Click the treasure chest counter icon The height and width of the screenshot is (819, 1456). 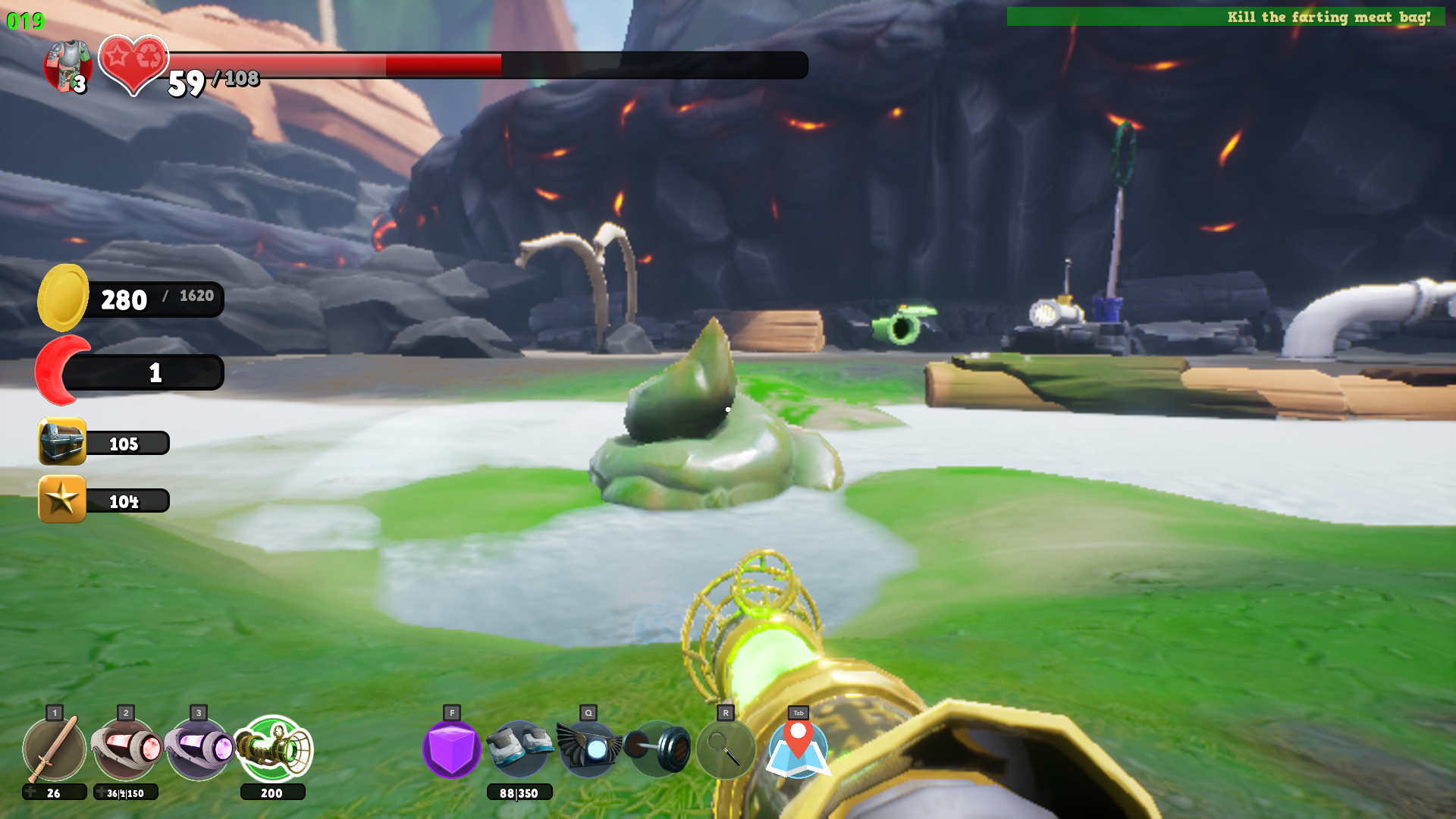62,441
